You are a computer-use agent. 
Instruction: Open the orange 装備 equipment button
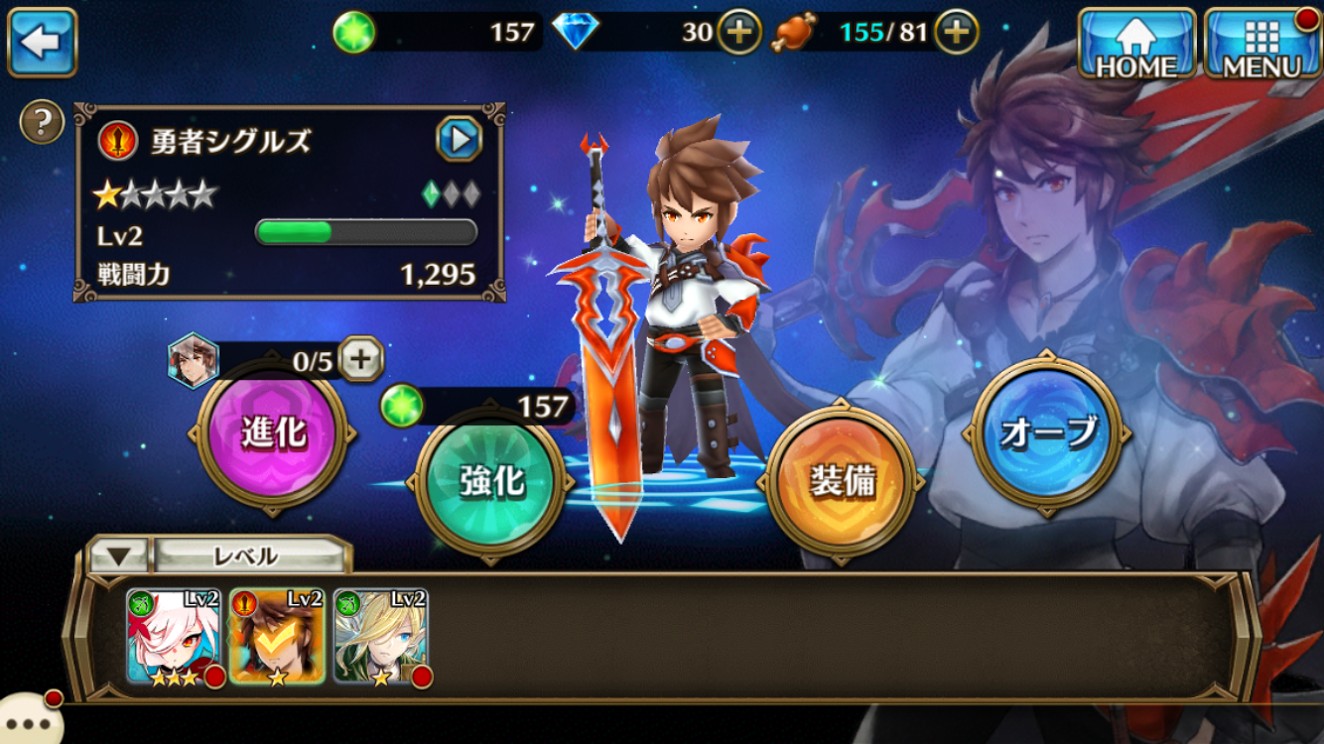click(x=842, y=481)
